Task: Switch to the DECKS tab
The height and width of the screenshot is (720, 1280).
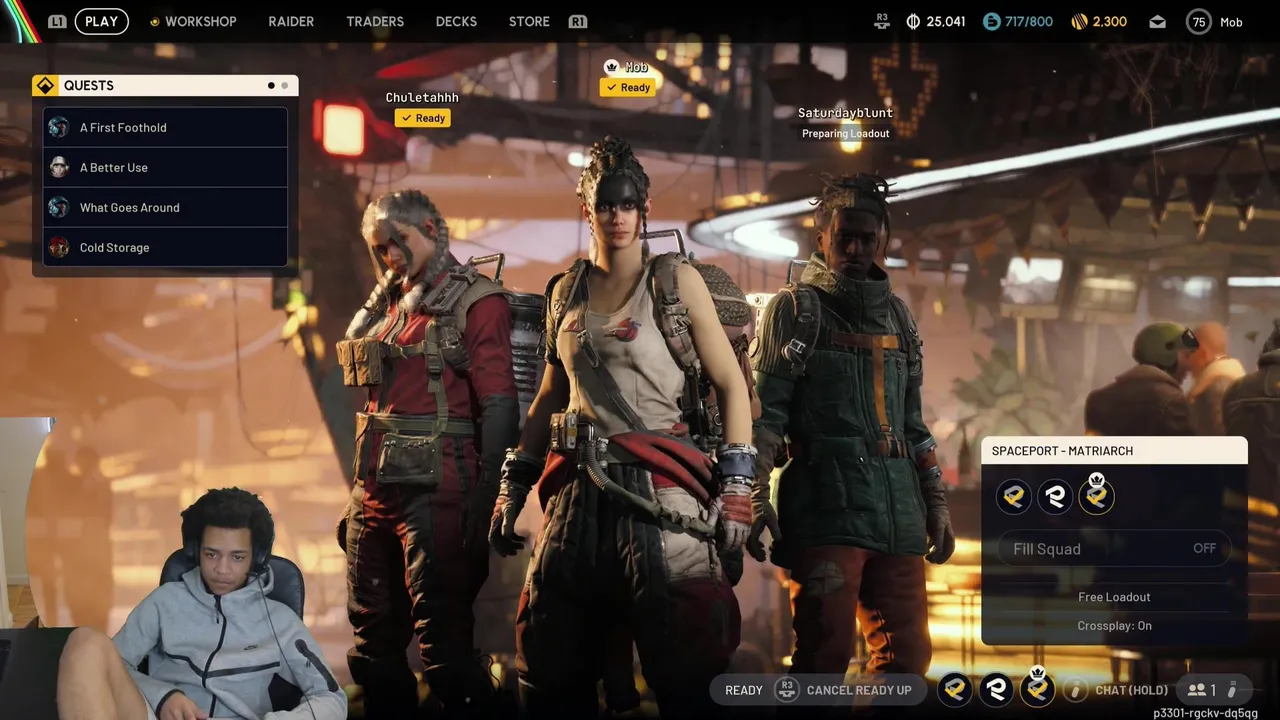Action: coord(456,21)
